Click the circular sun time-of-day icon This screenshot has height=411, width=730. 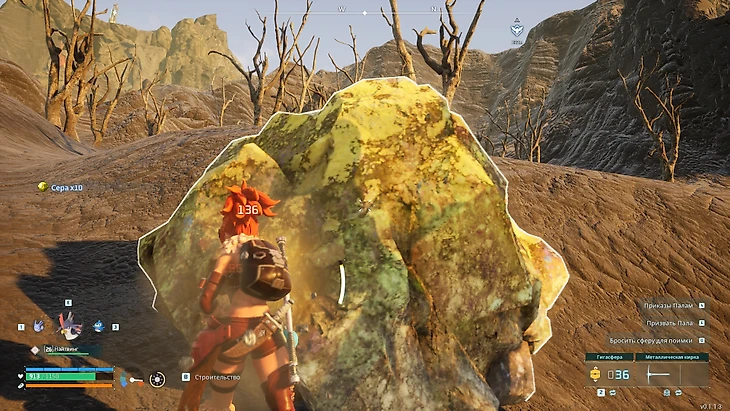click(157, 379)
